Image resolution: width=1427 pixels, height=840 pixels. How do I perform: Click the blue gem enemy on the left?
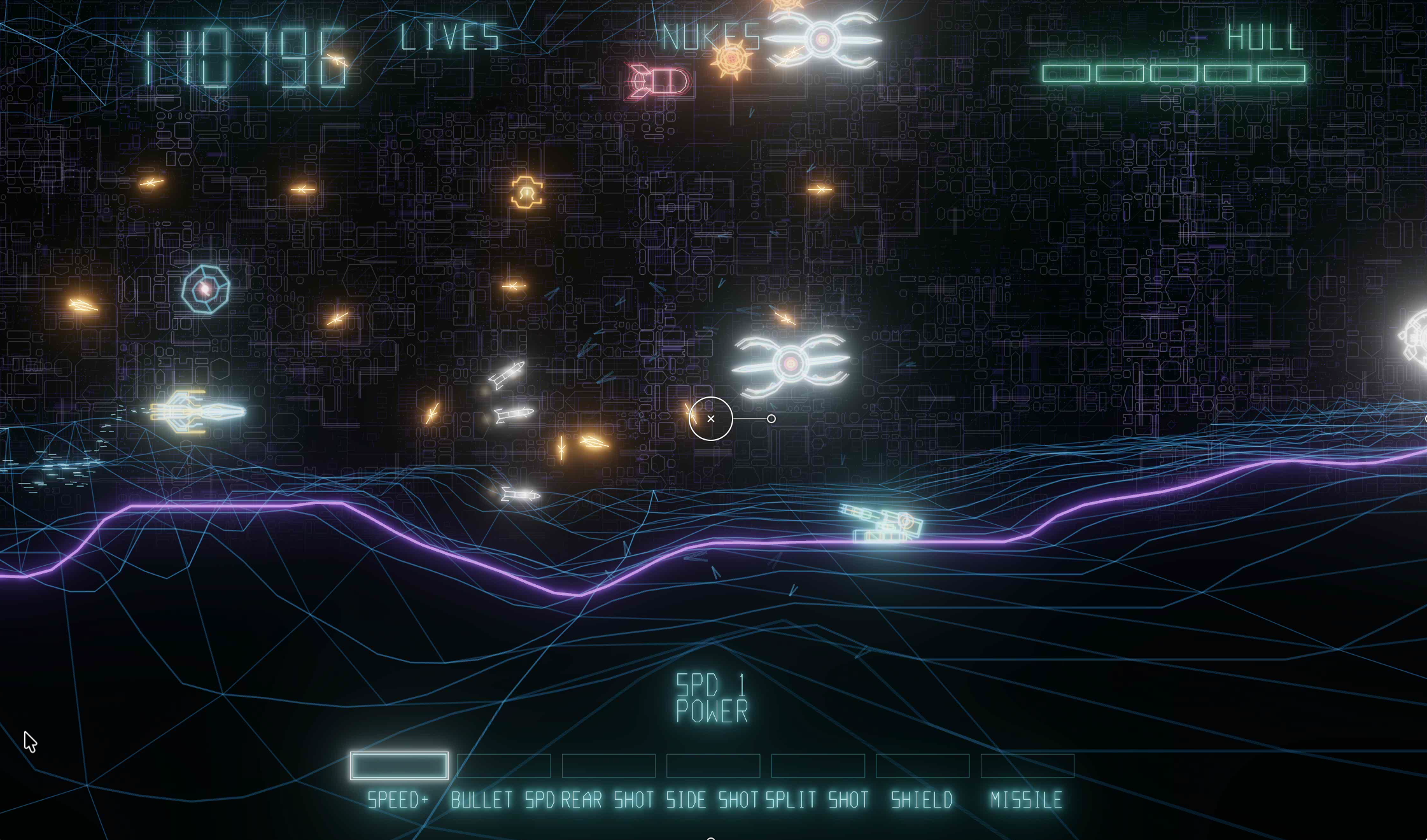pyautogui.click(x=206, y=290)
